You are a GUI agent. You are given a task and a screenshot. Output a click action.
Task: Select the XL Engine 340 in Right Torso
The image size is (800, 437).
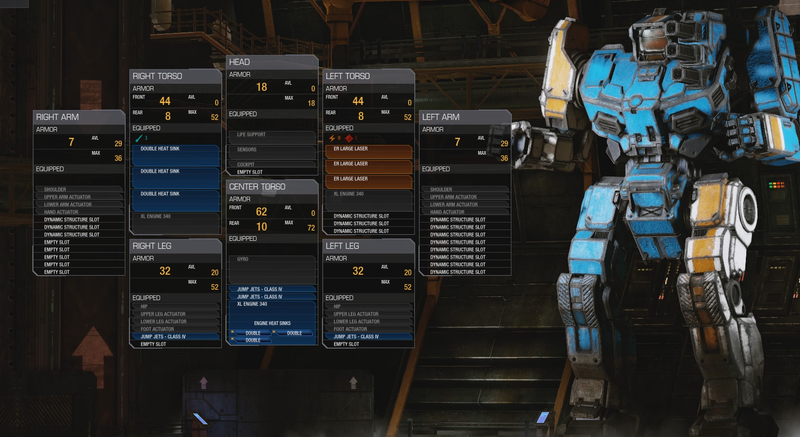point(174,216)
